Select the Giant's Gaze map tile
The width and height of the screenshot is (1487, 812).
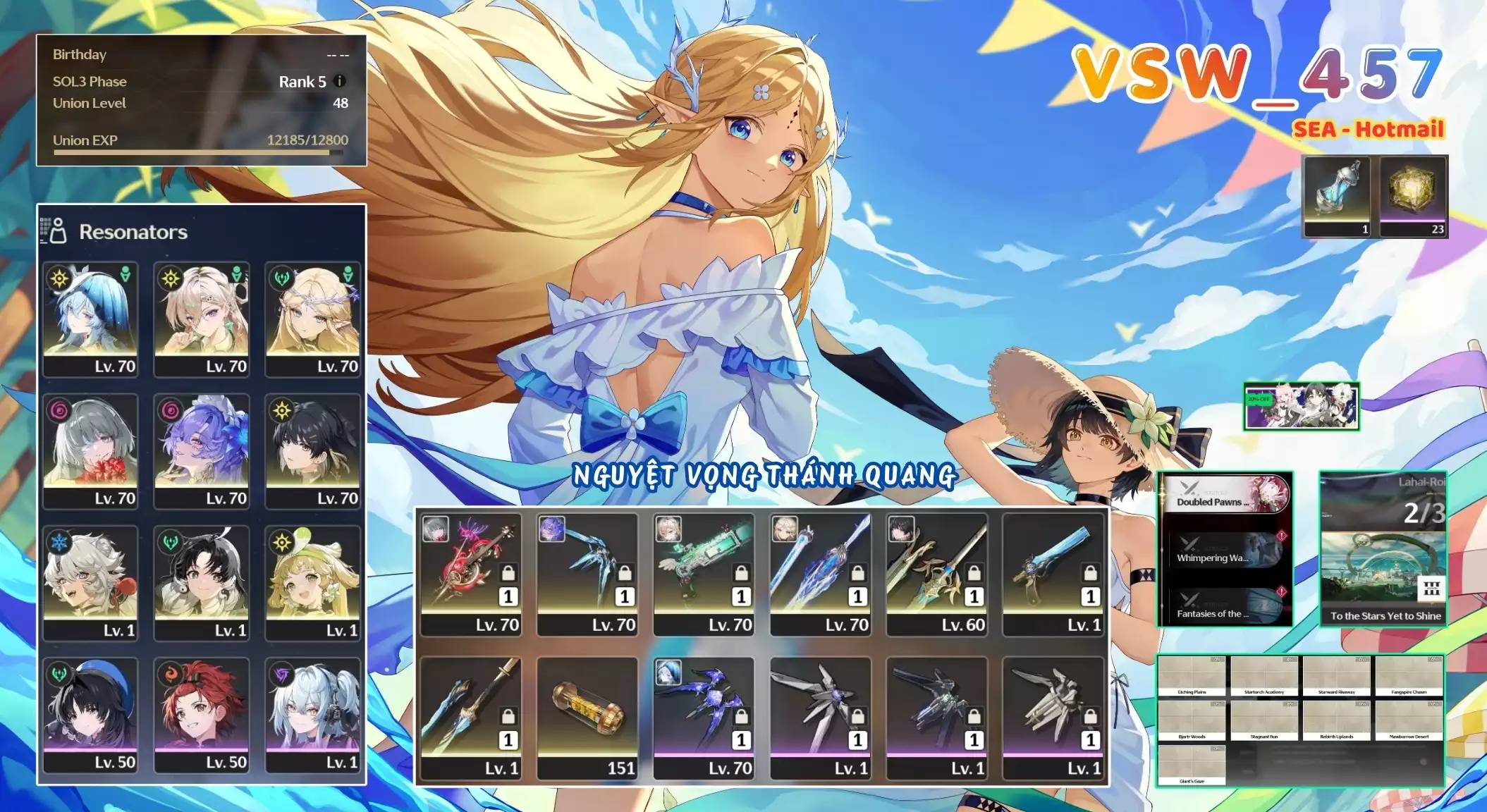(x=1192, y=765)
